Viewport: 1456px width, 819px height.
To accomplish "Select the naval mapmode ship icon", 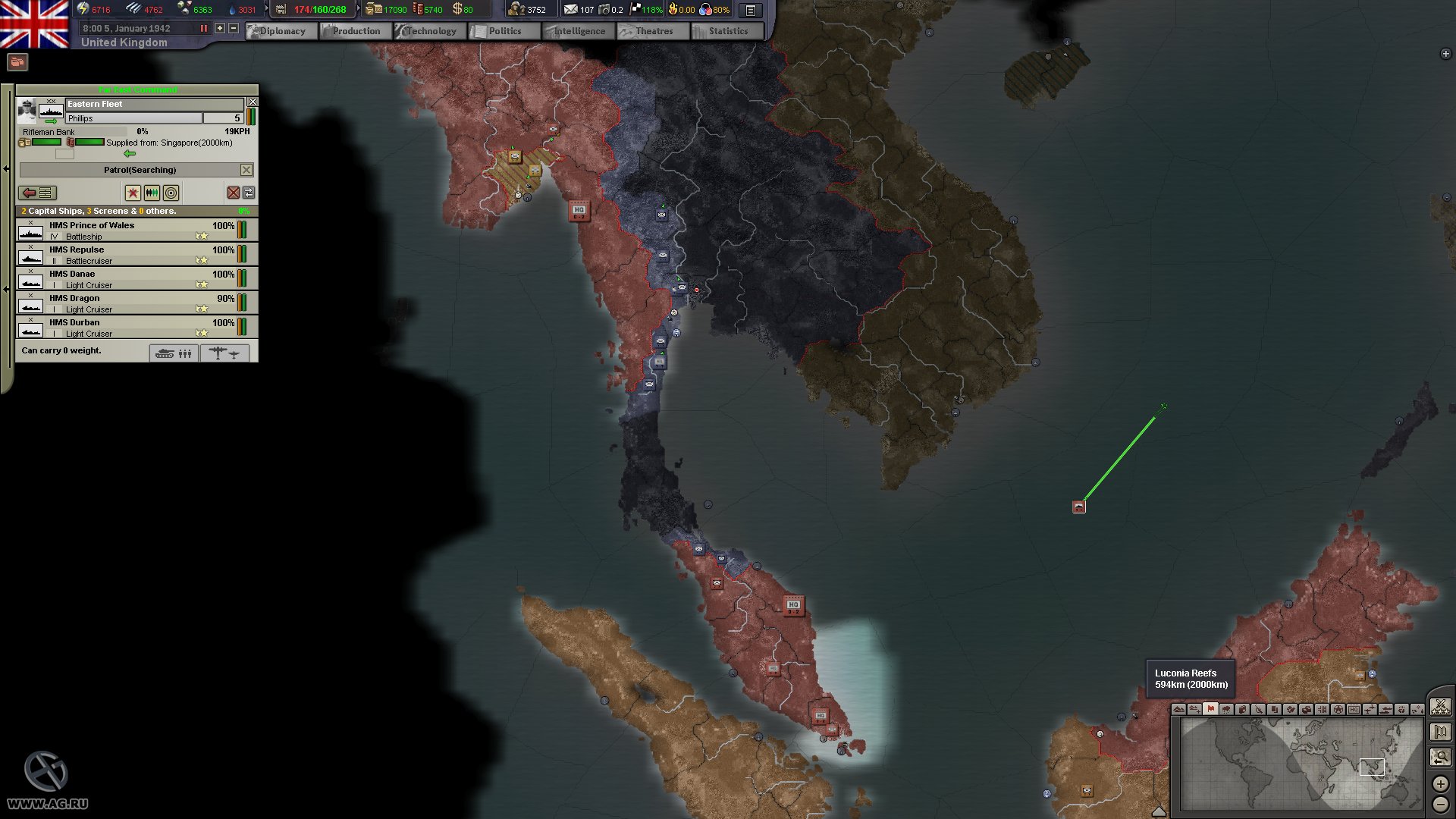I will click(1387, 709).
